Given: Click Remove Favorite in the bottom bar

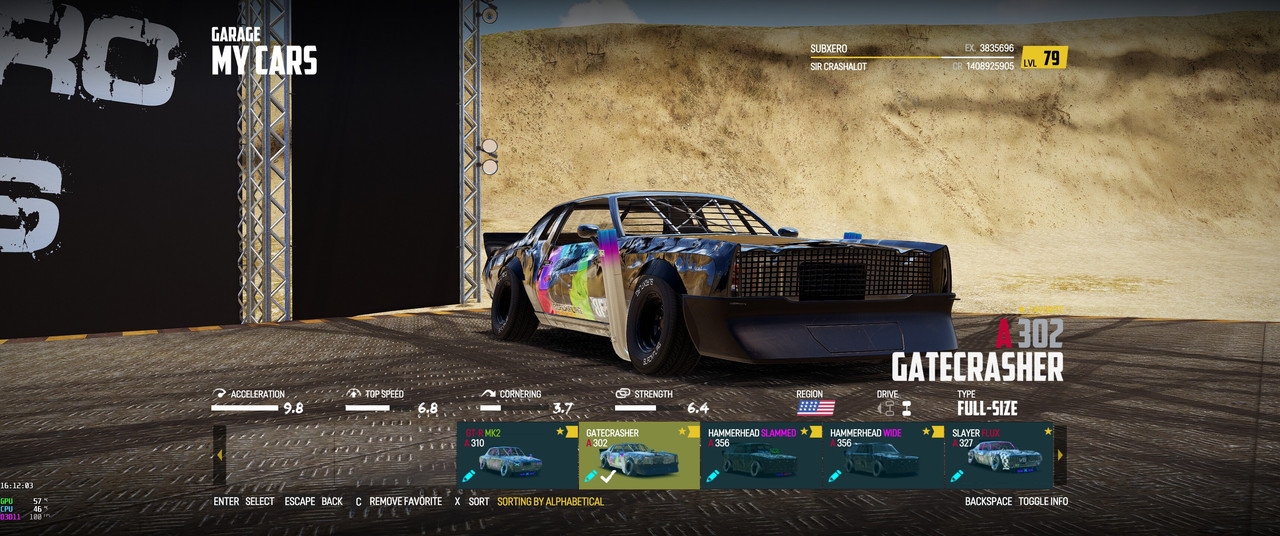Looking at the screenshot, I should point(405,501).
